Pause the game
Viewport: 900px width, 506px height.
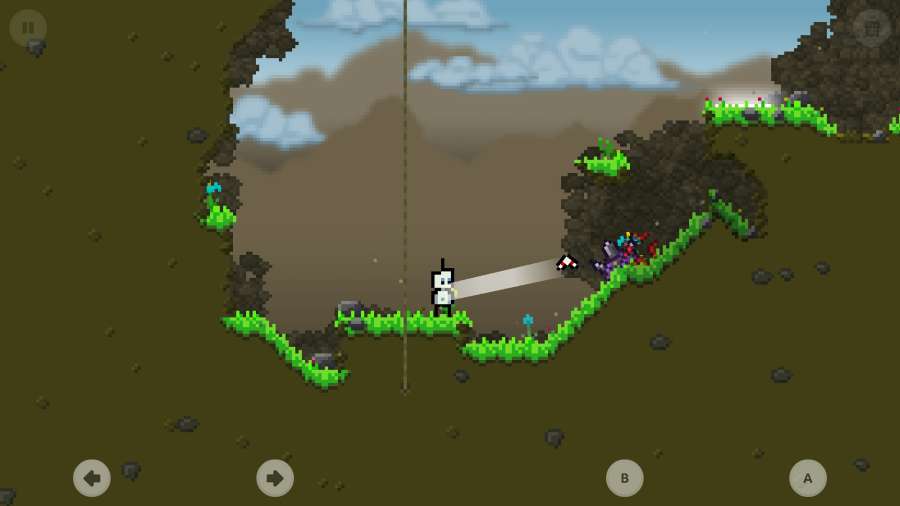pyautogui.click(x=28, y=28)
